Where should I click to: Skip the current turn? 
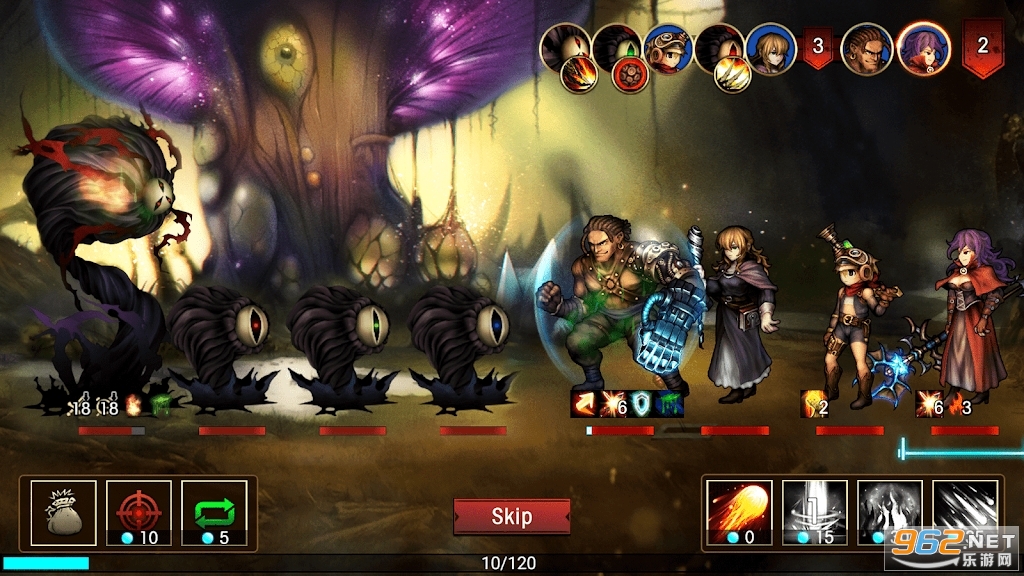[x=511, y=516]
